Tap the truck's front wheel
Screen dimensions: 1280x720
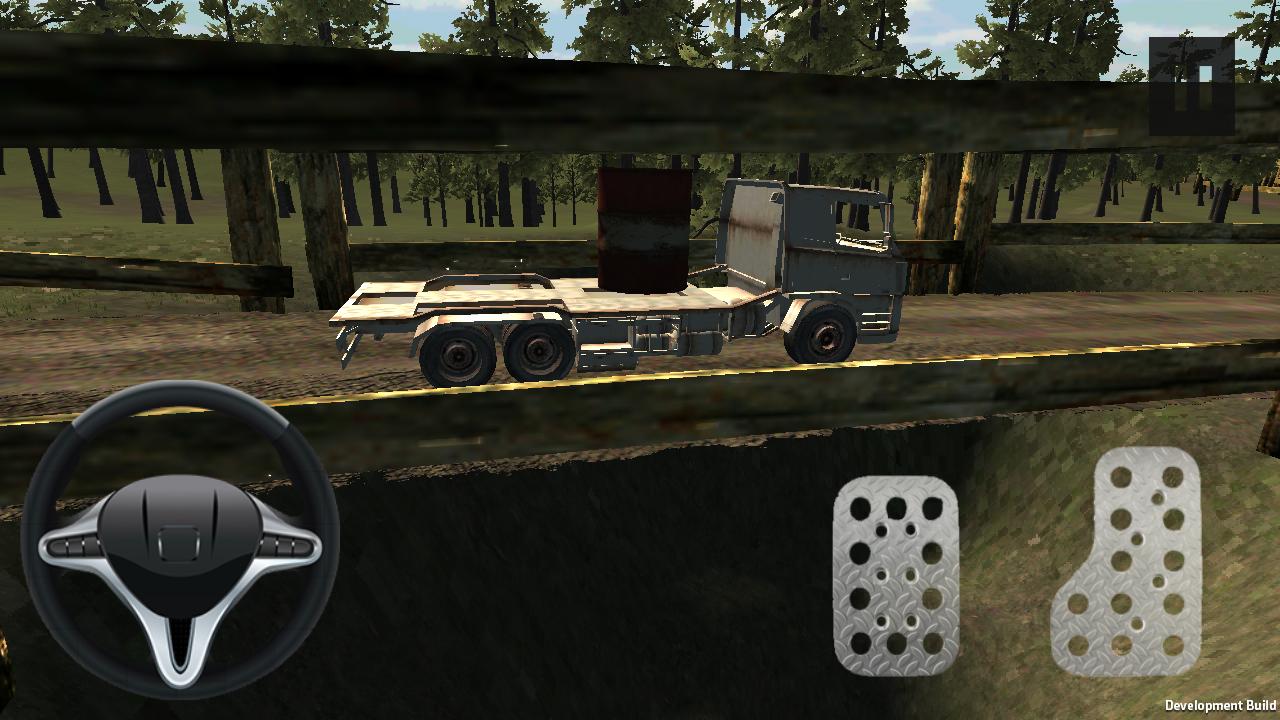[822, 330]
